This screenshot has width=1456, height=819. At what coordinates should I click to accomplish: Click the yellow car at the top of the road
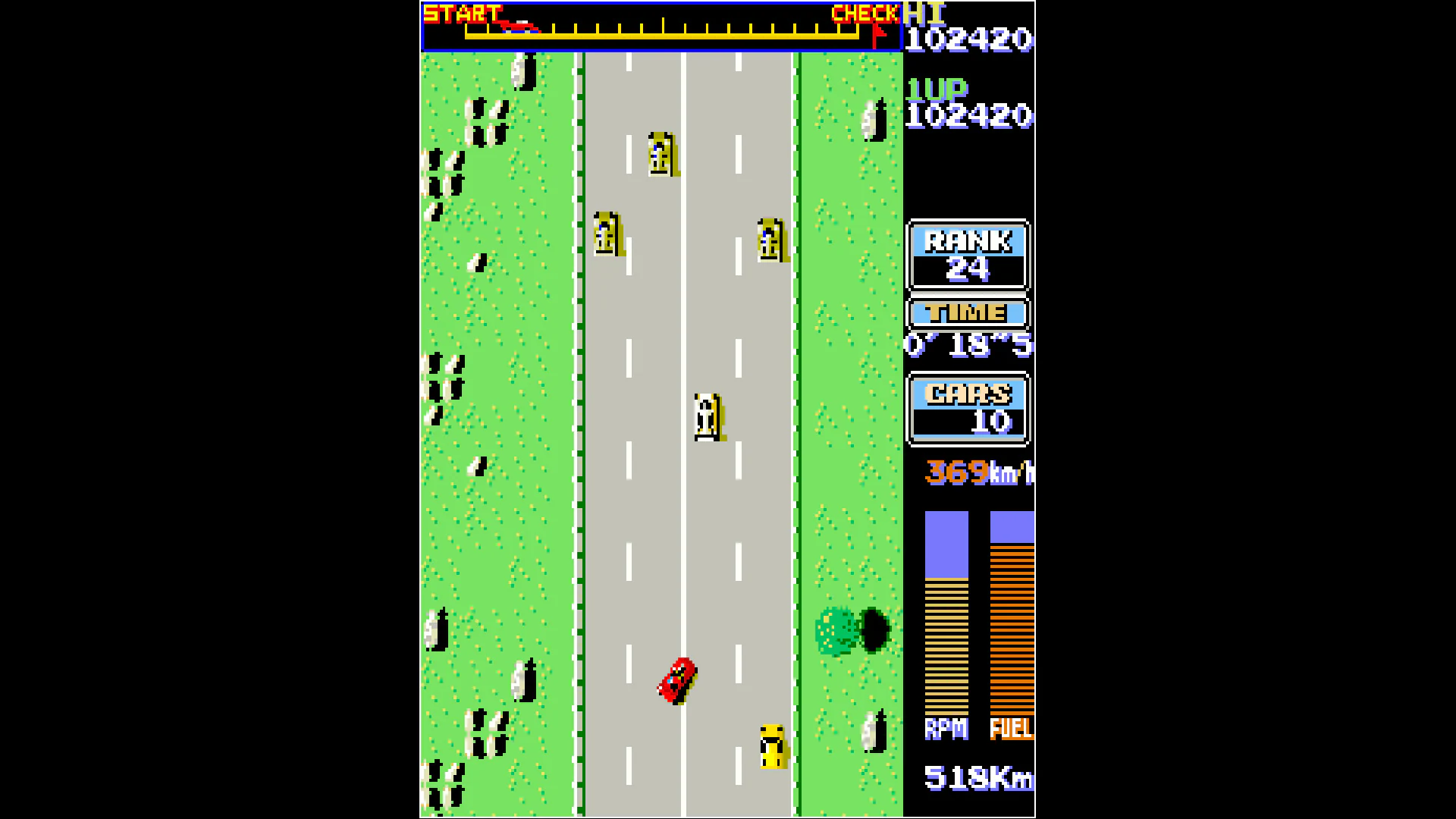tap(661, 155)
